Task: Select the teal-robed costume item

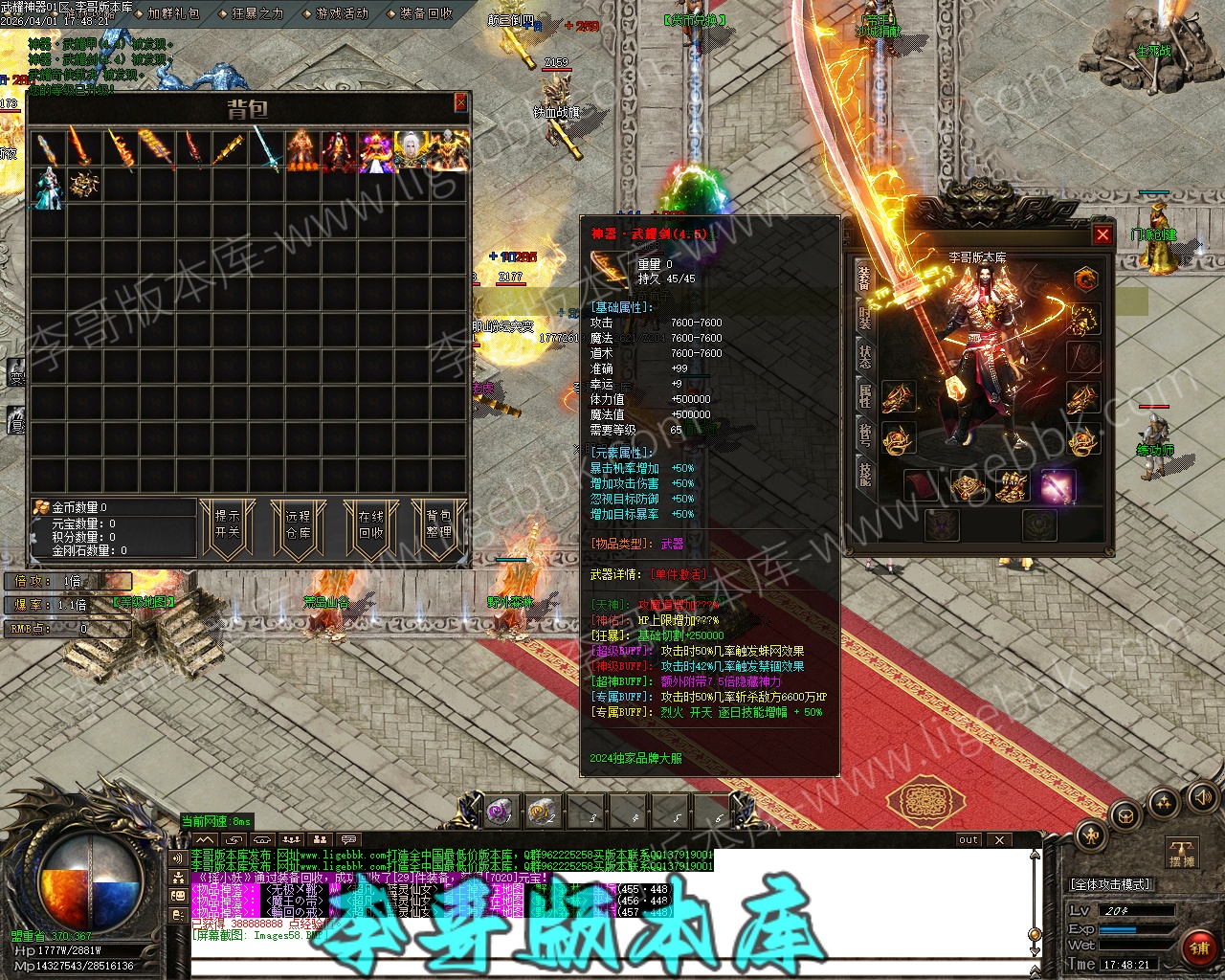Action: pyautogui.click(x=48, y=188)
